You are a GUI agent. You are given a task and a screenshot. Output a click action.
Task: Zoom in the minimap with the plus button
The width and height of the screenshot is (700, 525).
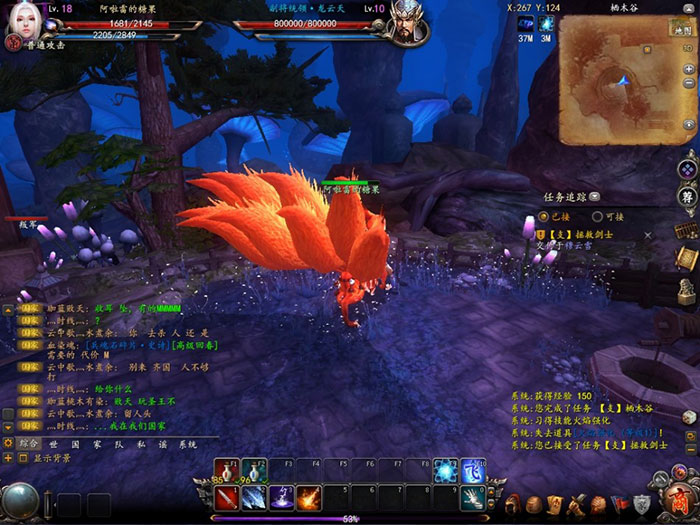tap(688, 69)
